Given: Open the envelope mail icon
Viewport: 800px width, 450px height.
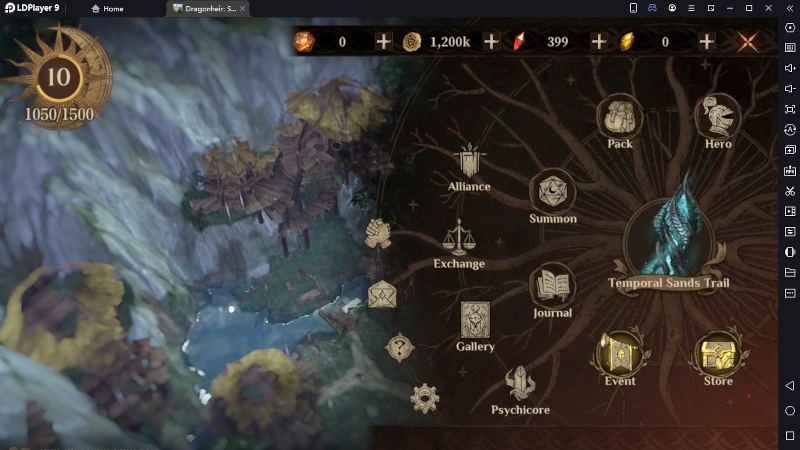Looking at the screenshot, I should coord(382,295).
